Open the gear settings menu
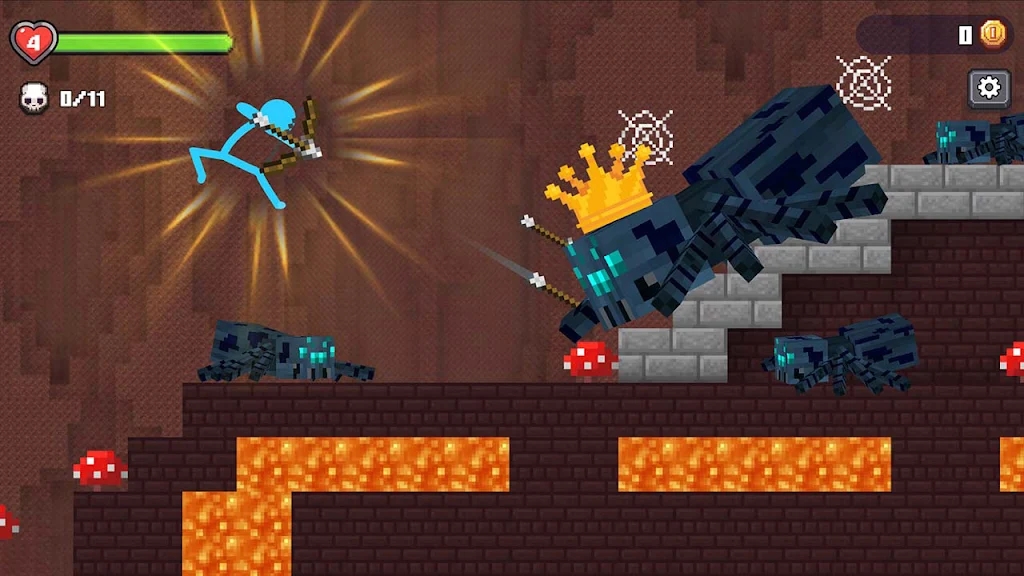This screenshot has width=1024, height=576. click(x=988, y=88)
